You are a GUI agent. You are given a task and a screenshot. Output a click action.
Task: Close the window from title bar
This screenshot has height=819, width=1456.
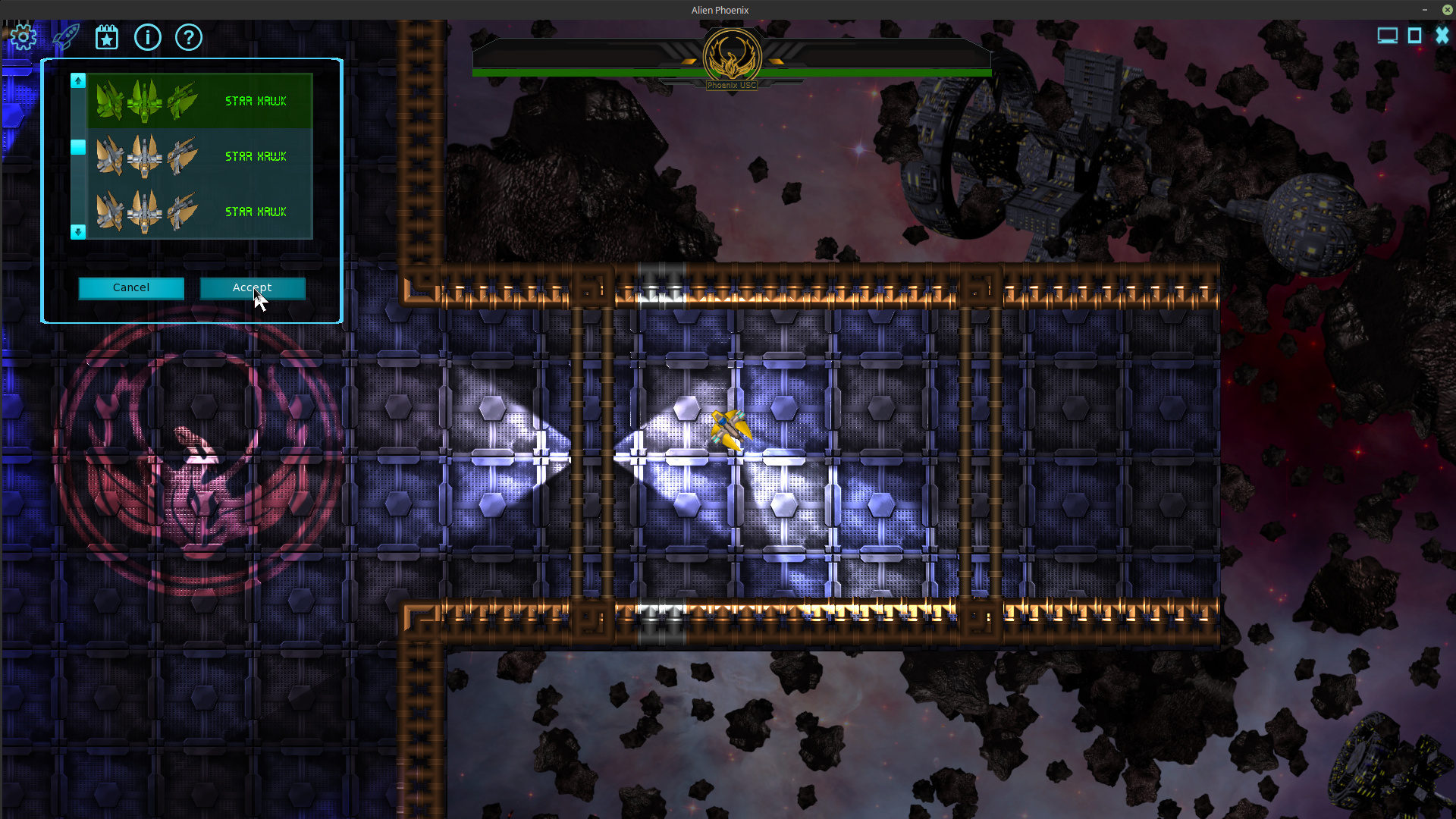[1447, 10]
